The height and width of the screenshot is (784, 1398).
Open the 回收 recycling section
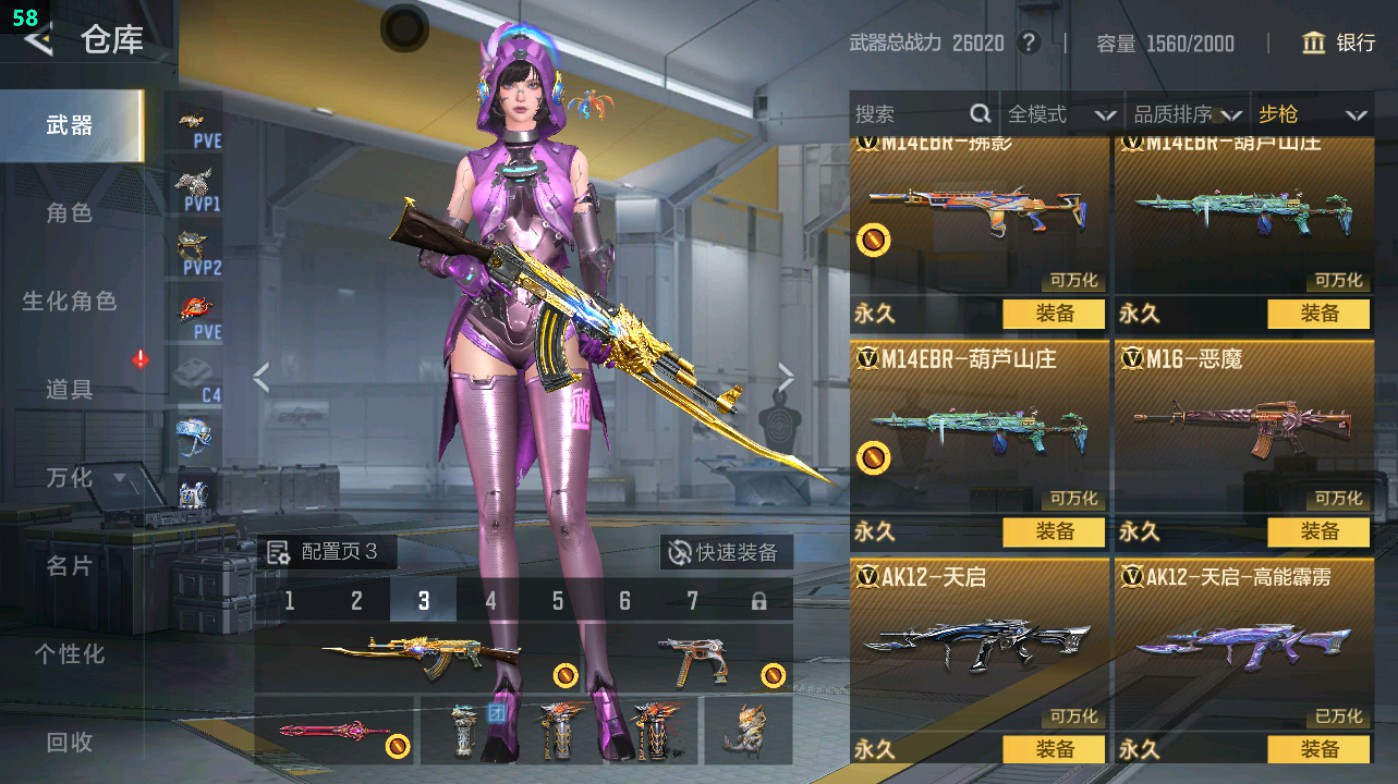69,742
